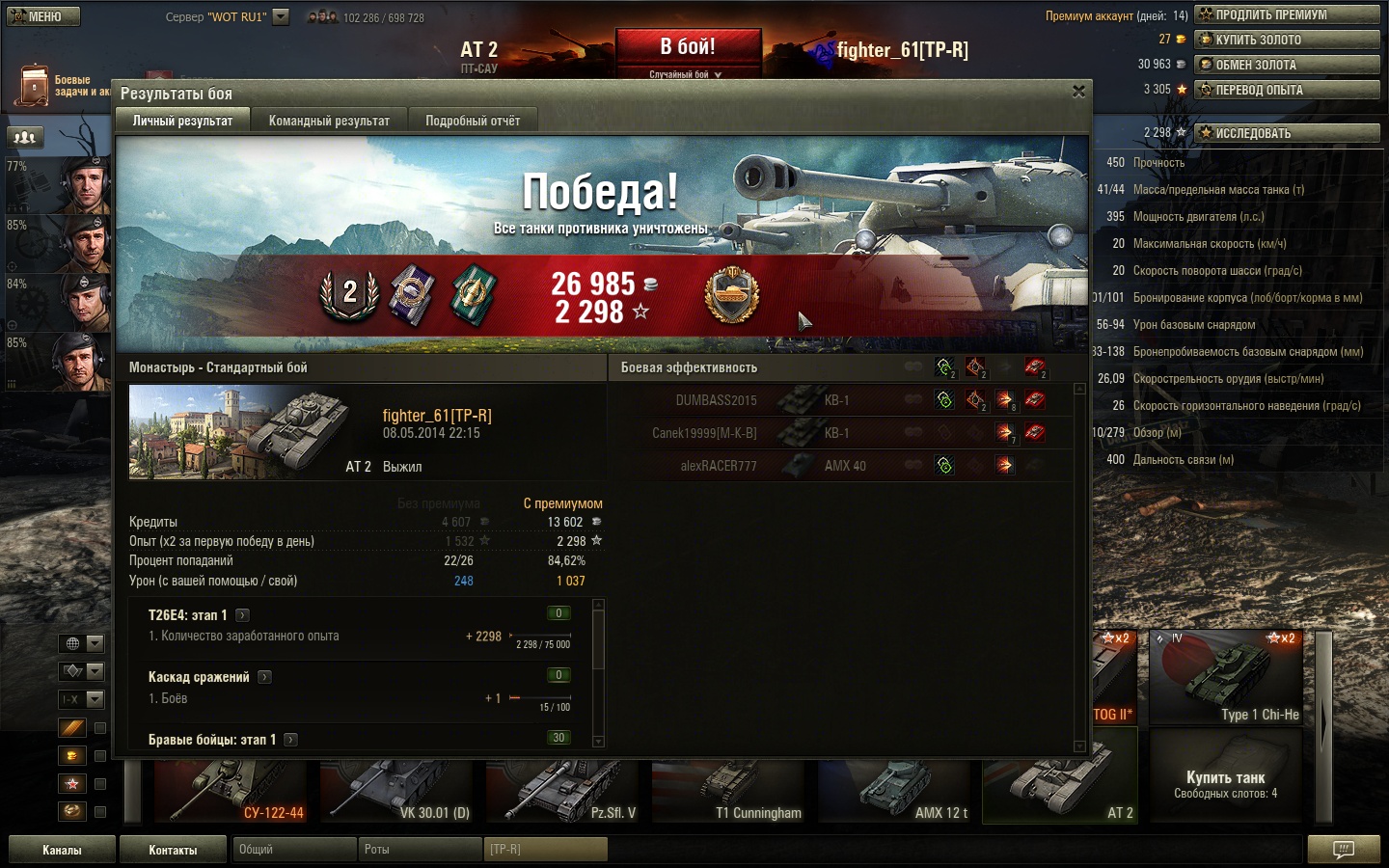Open the Исследовать research button

point(1287,133)
